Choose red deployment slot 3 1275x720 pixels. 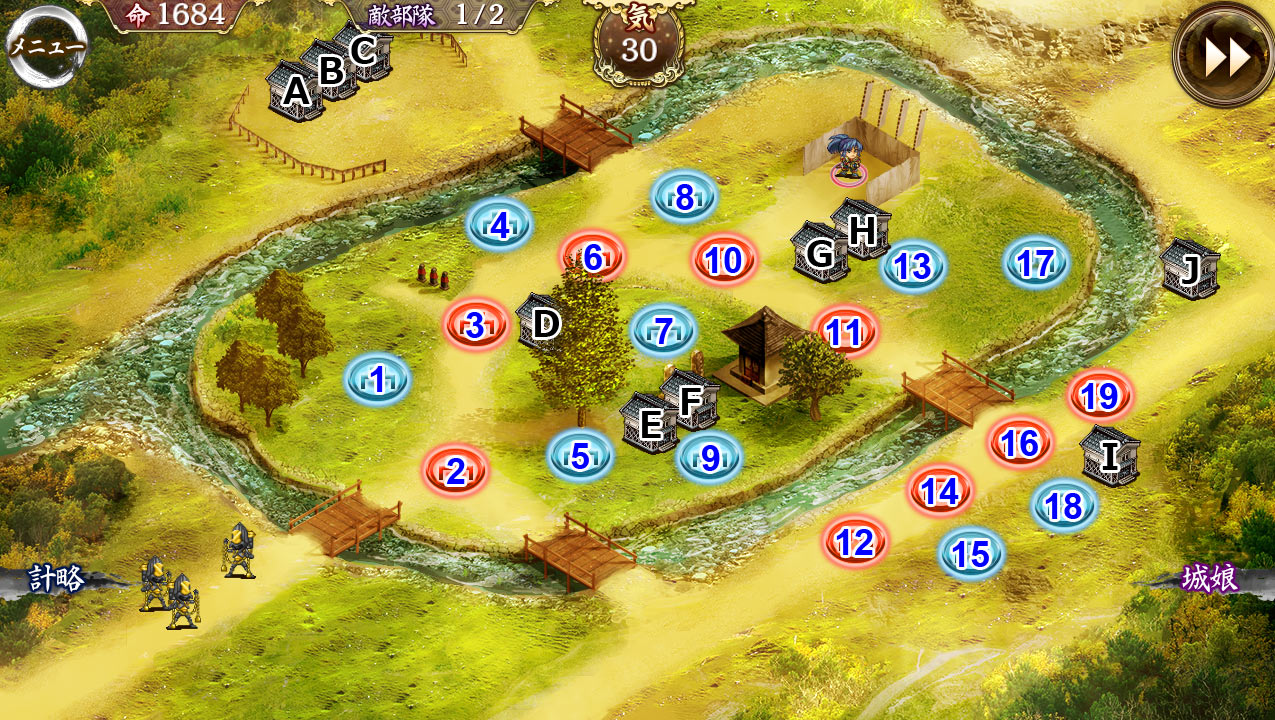coord(476,325)
